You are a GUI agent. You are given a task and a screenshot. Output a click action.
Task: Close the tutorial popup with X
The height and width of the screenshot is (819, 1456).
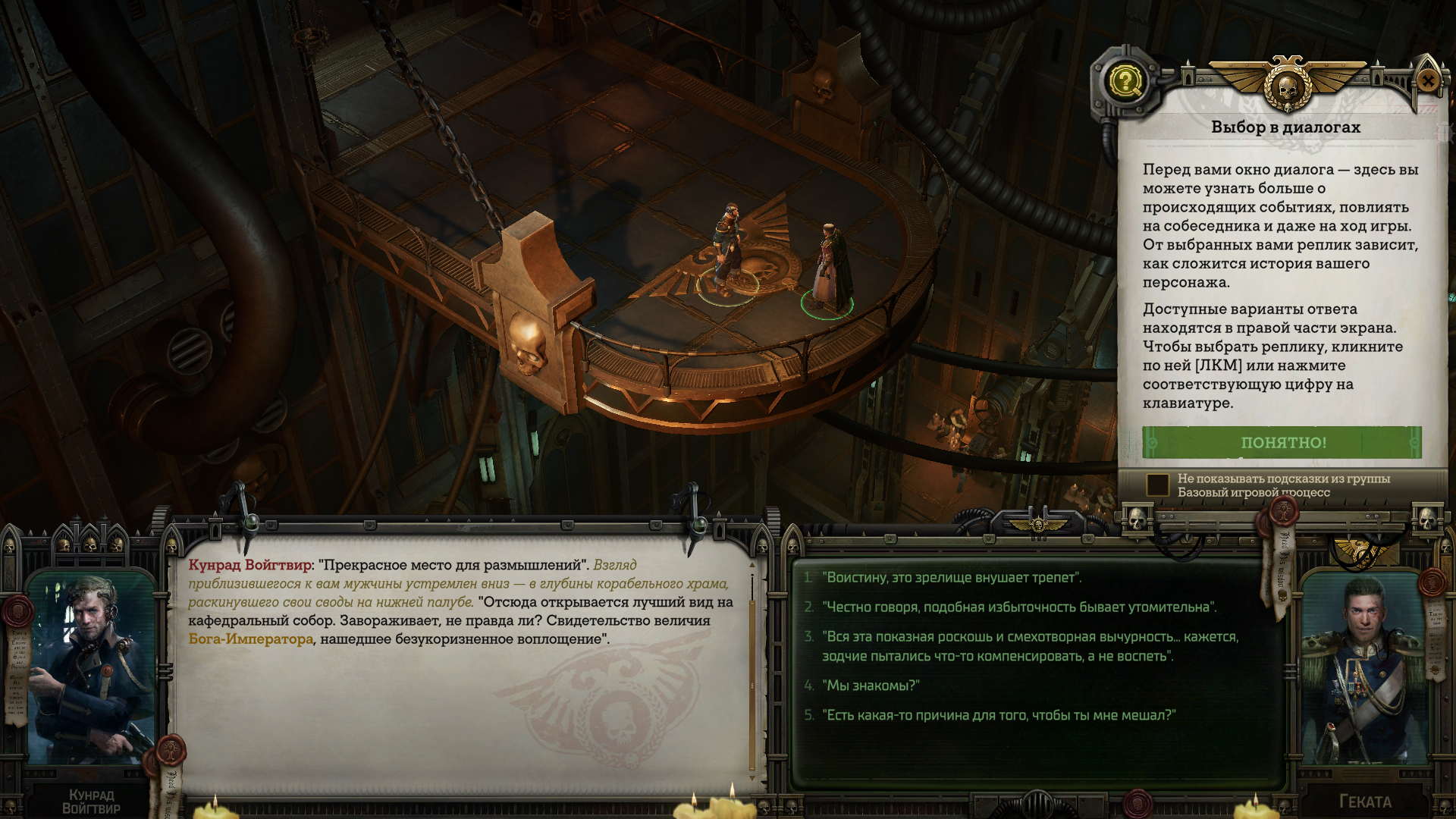1427,81
